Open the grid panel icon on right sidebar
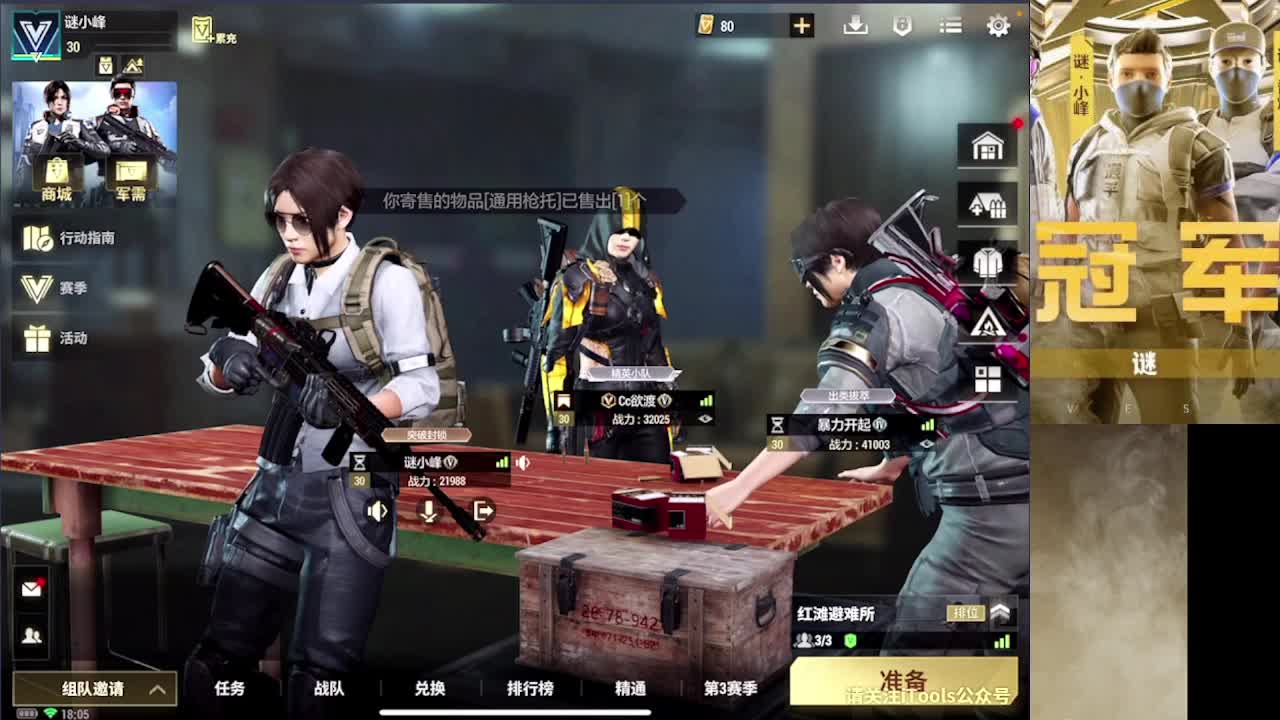Screen dimensions: 1280x720 pyautogui.click(x=988, y=378)
